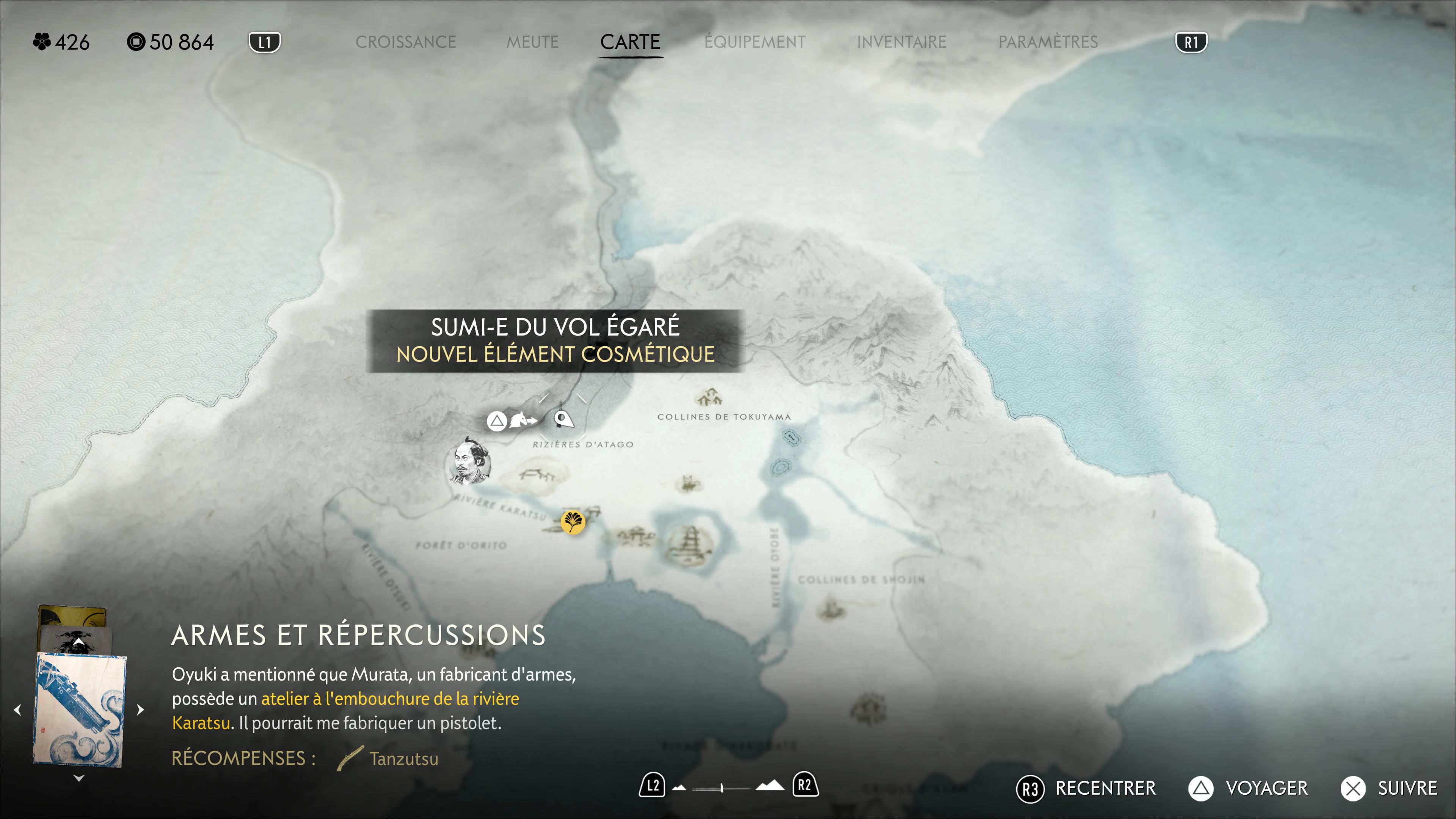Open the Meute tab
This screenshot has height=819, width=1456.
tap(532, 42)
